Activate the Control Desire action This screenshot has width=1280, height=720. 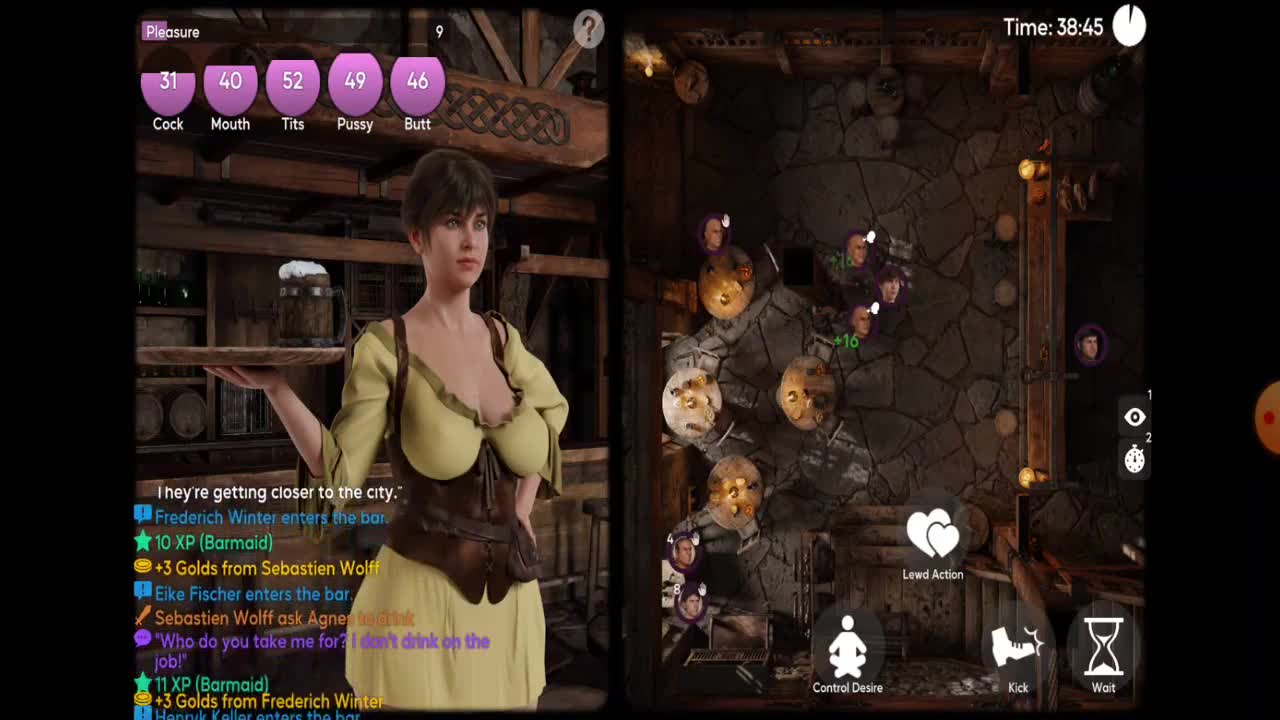coord(847,652)
